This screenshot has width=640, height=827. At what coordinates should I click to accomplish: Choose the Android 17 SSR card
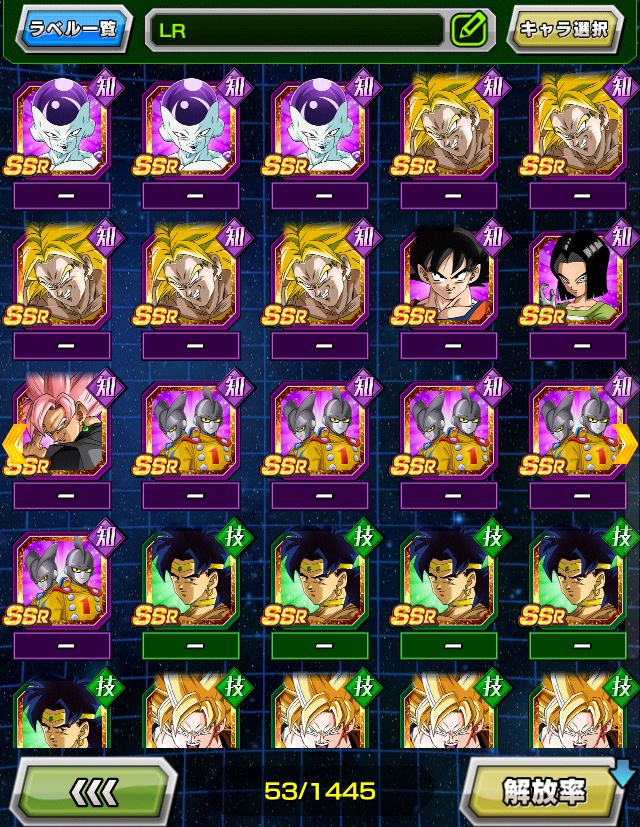(577, 278)
